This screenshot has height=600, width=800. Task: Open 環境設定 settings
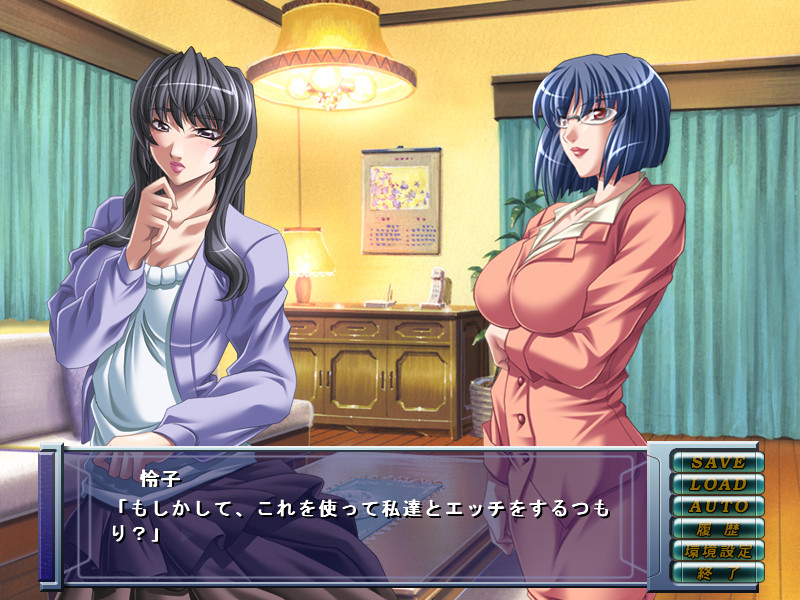tap(717, 550)
